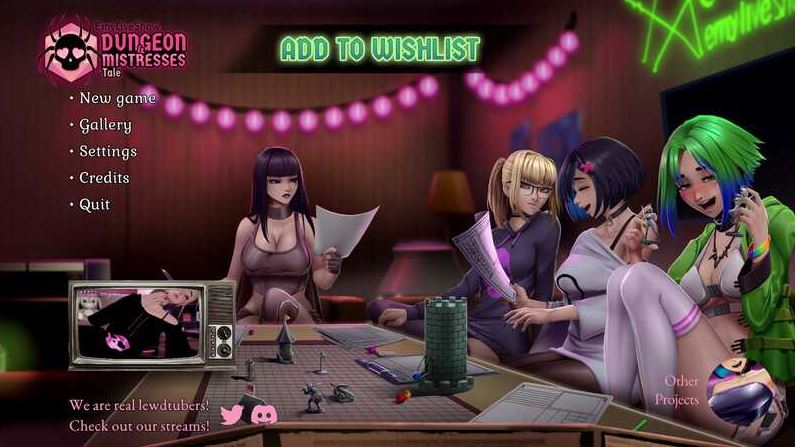This screenshot has width=797, height=447.
Task: Click the retro TV video thumbnail
Action: [x=150, y=323]
